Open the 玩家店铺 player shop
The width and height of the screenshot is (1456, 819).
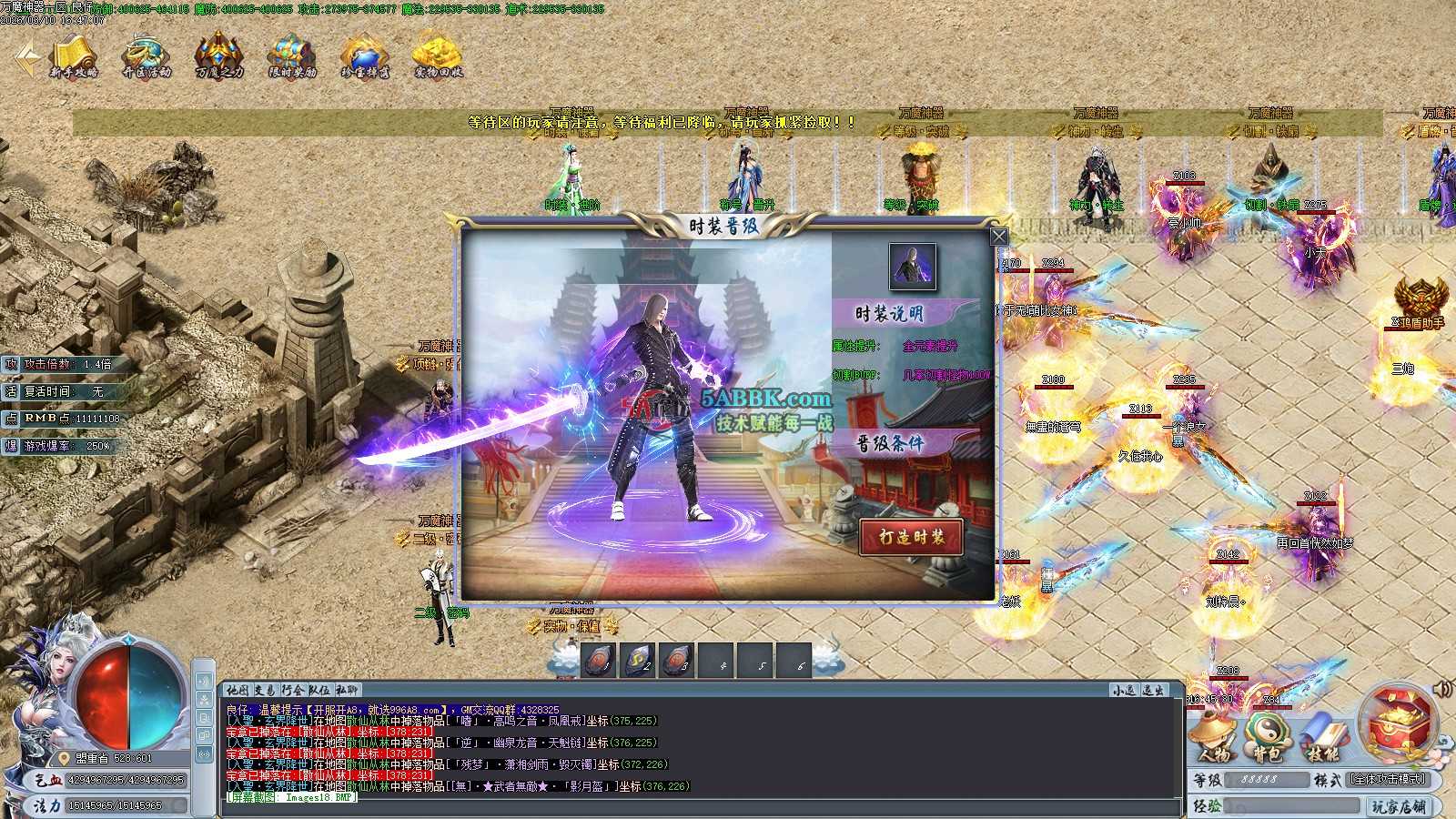click(1398, 806)
